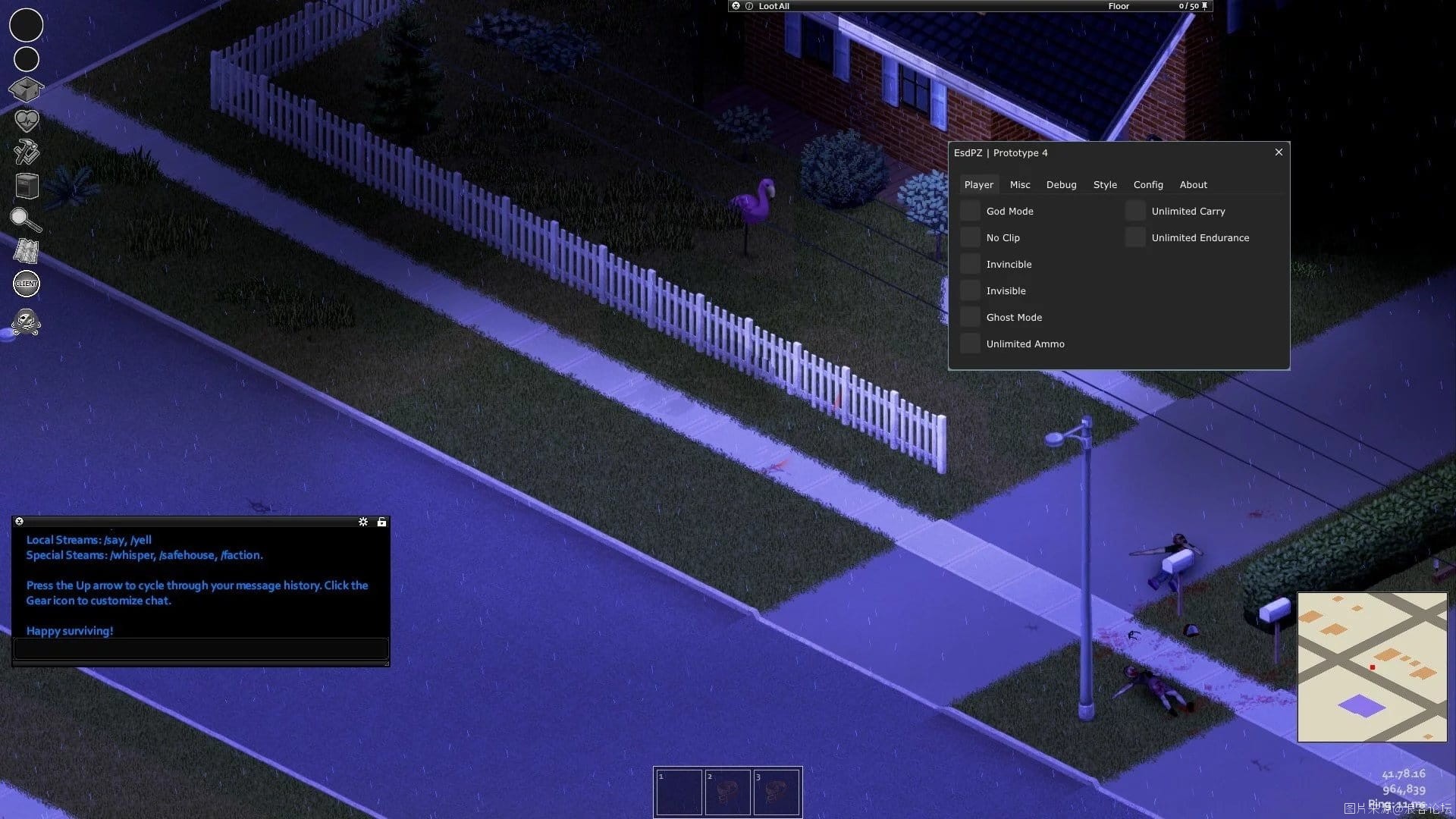Click the minimap
The width and height of the screenshot is (1456, 819).
[x=1372, y=667]
